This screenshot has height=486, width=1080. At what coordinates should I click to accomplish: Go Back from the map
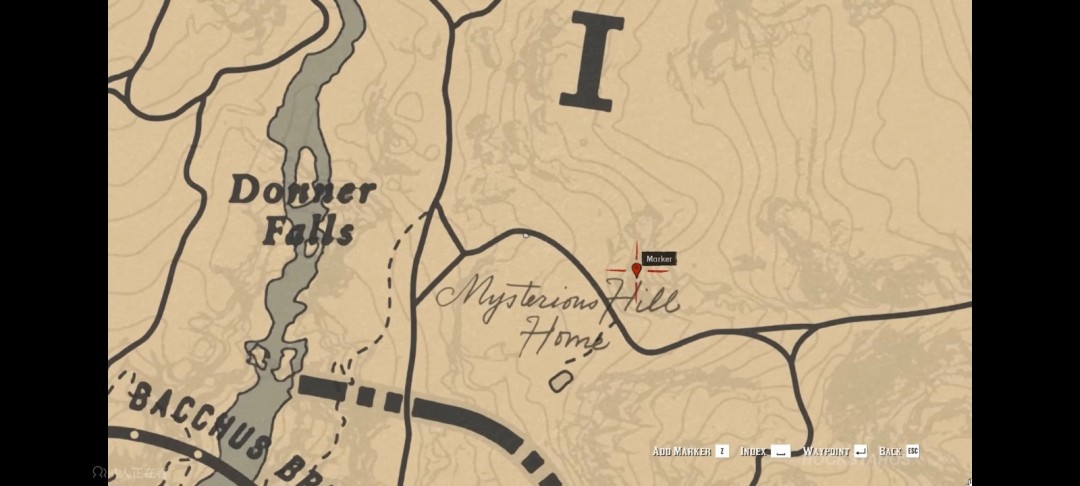pyautogui.click(x=898, y=452)
